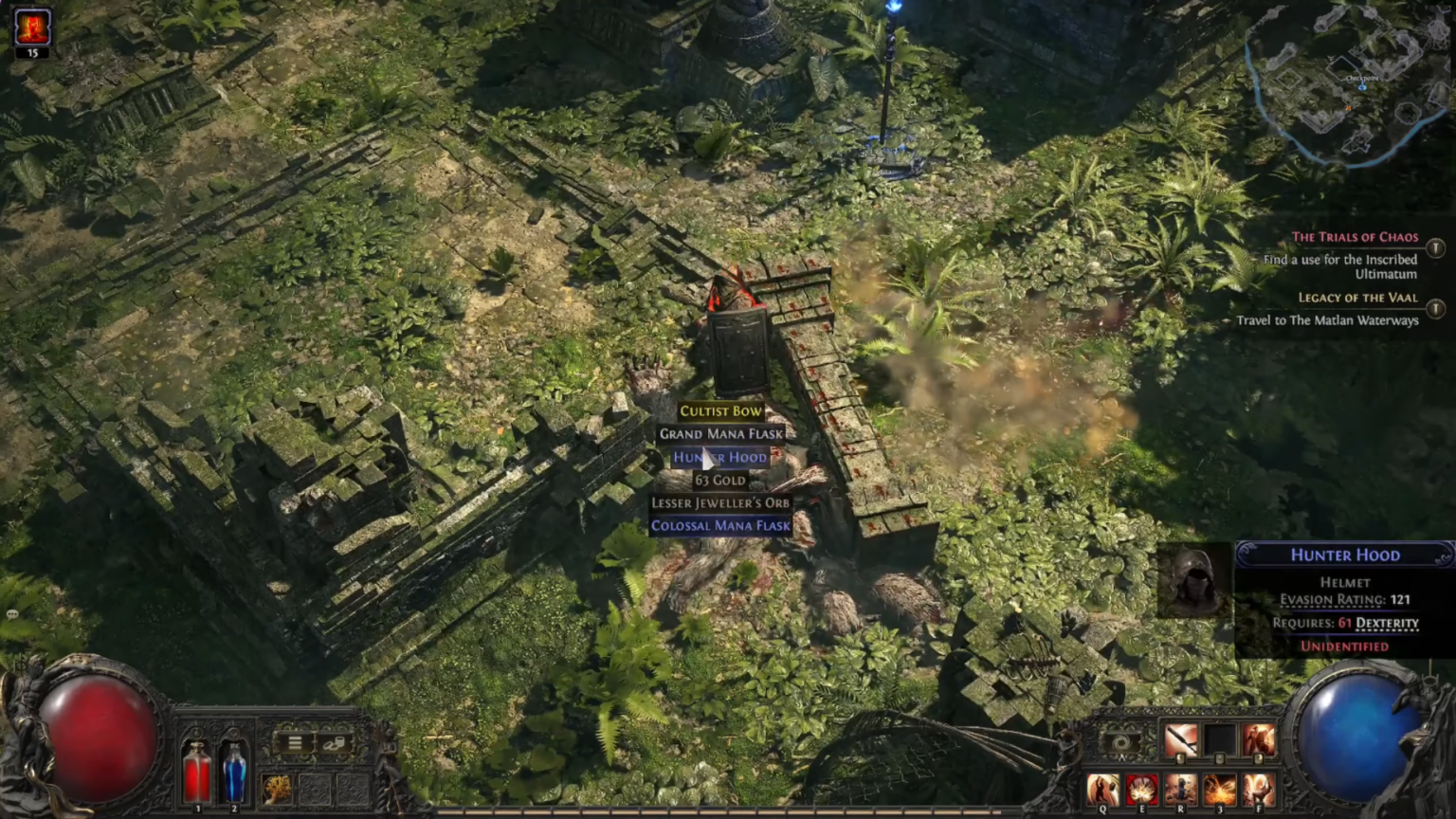Expand the weapon swap chevron on skill bar
Image resolution: width=1456 pixels, height=819 pixels.
pos(1122,757)
